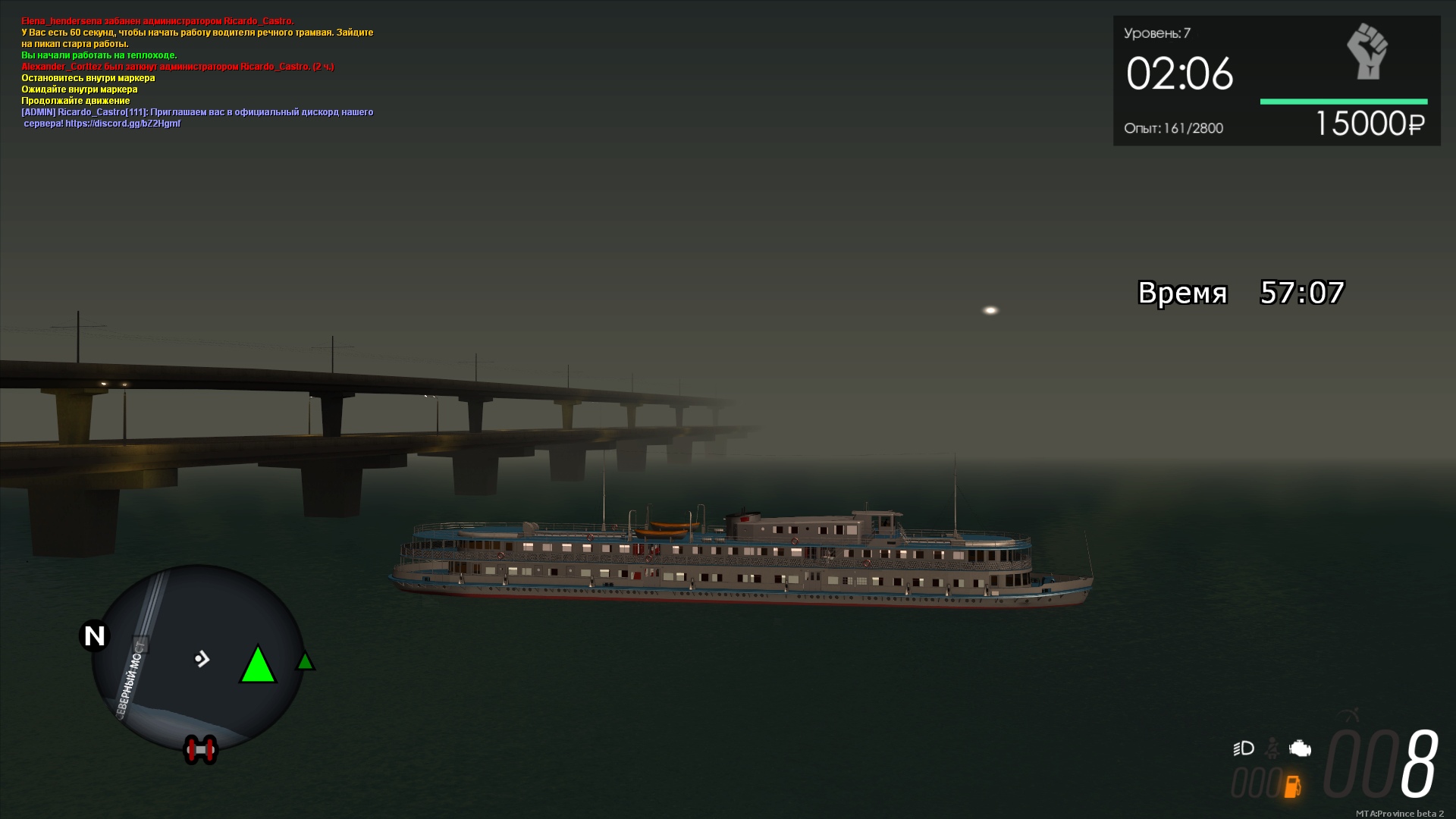Viewport: 1456px width, 819px height.
Task: Select the small green triangle on the minimap edge
Action: click(305, 661)
